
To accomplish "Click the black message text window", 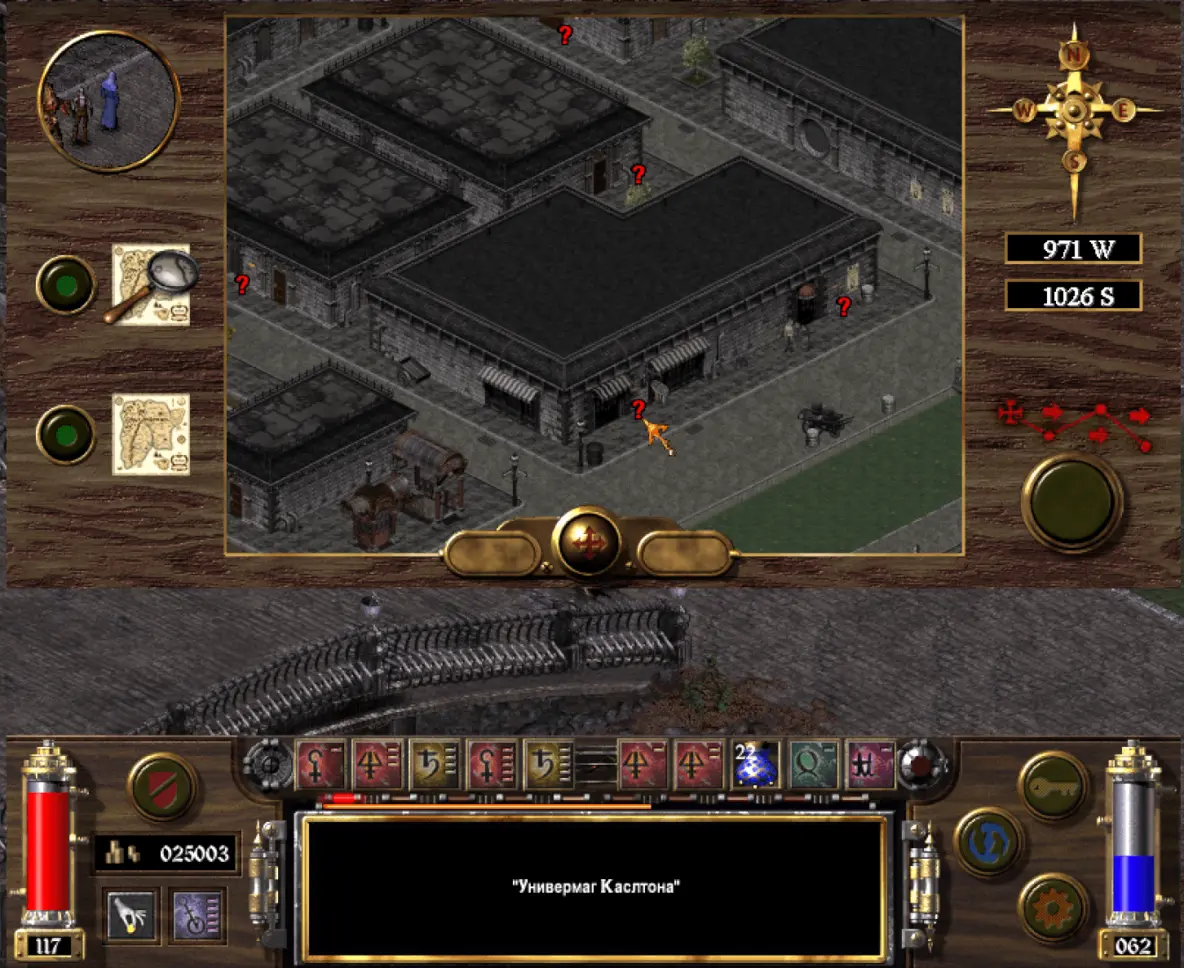I will [596, 886].
